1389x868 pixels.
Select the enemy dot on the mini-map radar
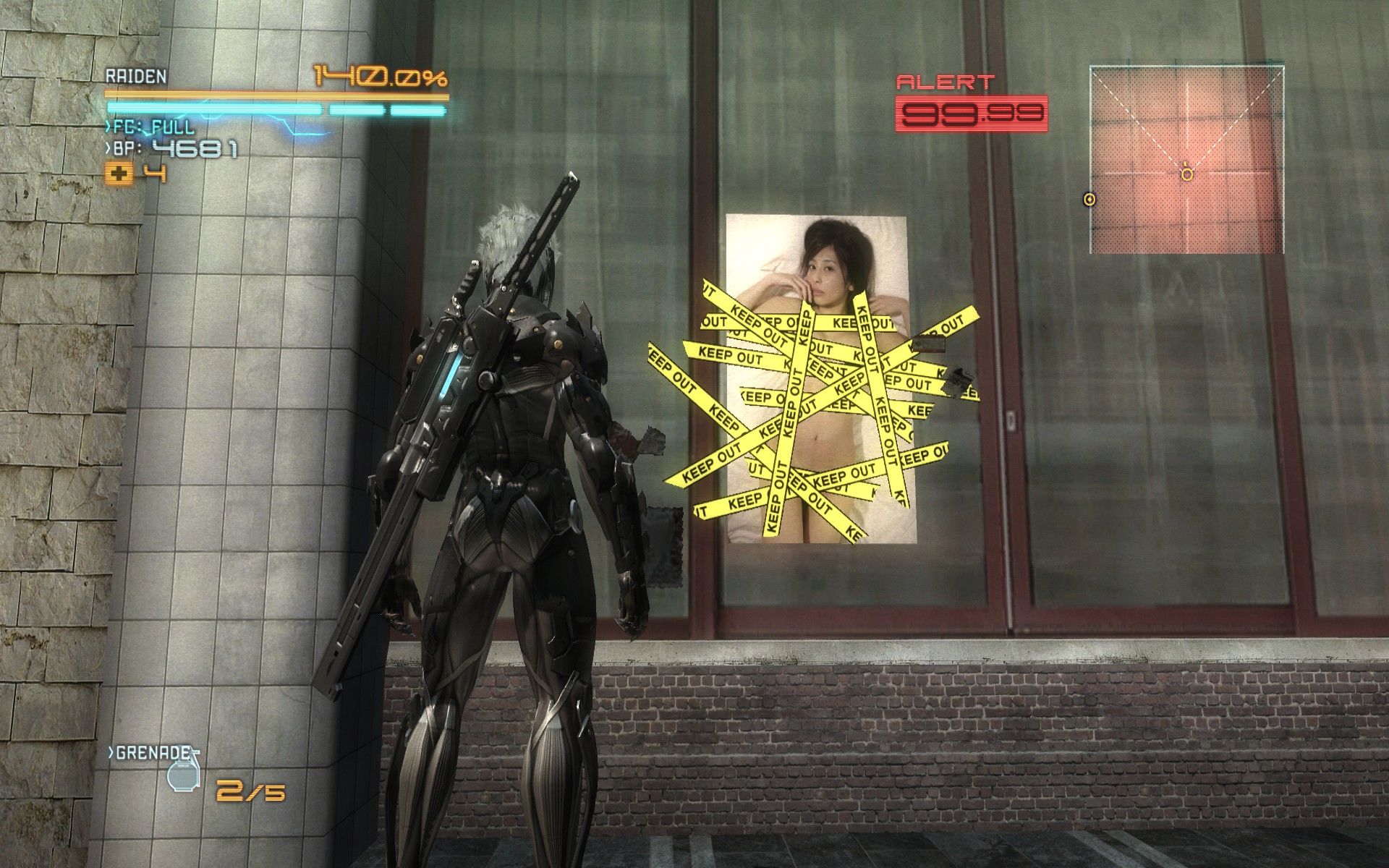[1089, 199]
